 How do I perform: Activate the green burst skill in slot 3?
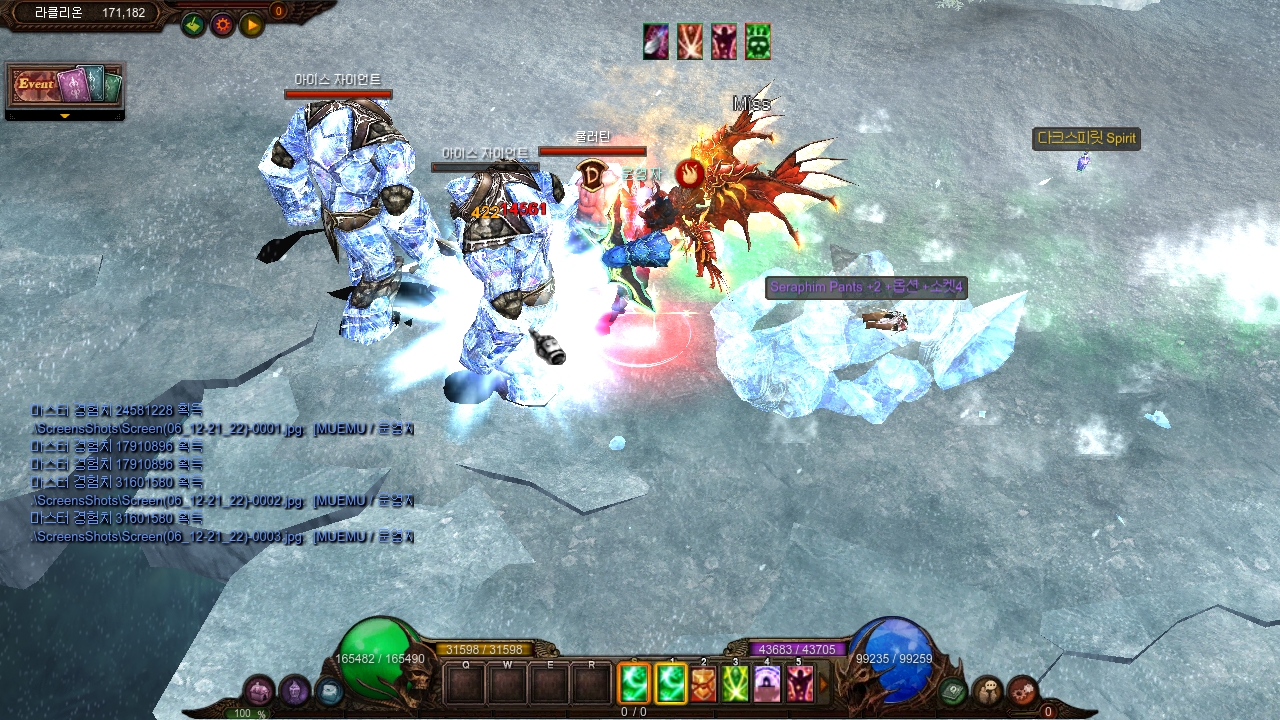735,684
